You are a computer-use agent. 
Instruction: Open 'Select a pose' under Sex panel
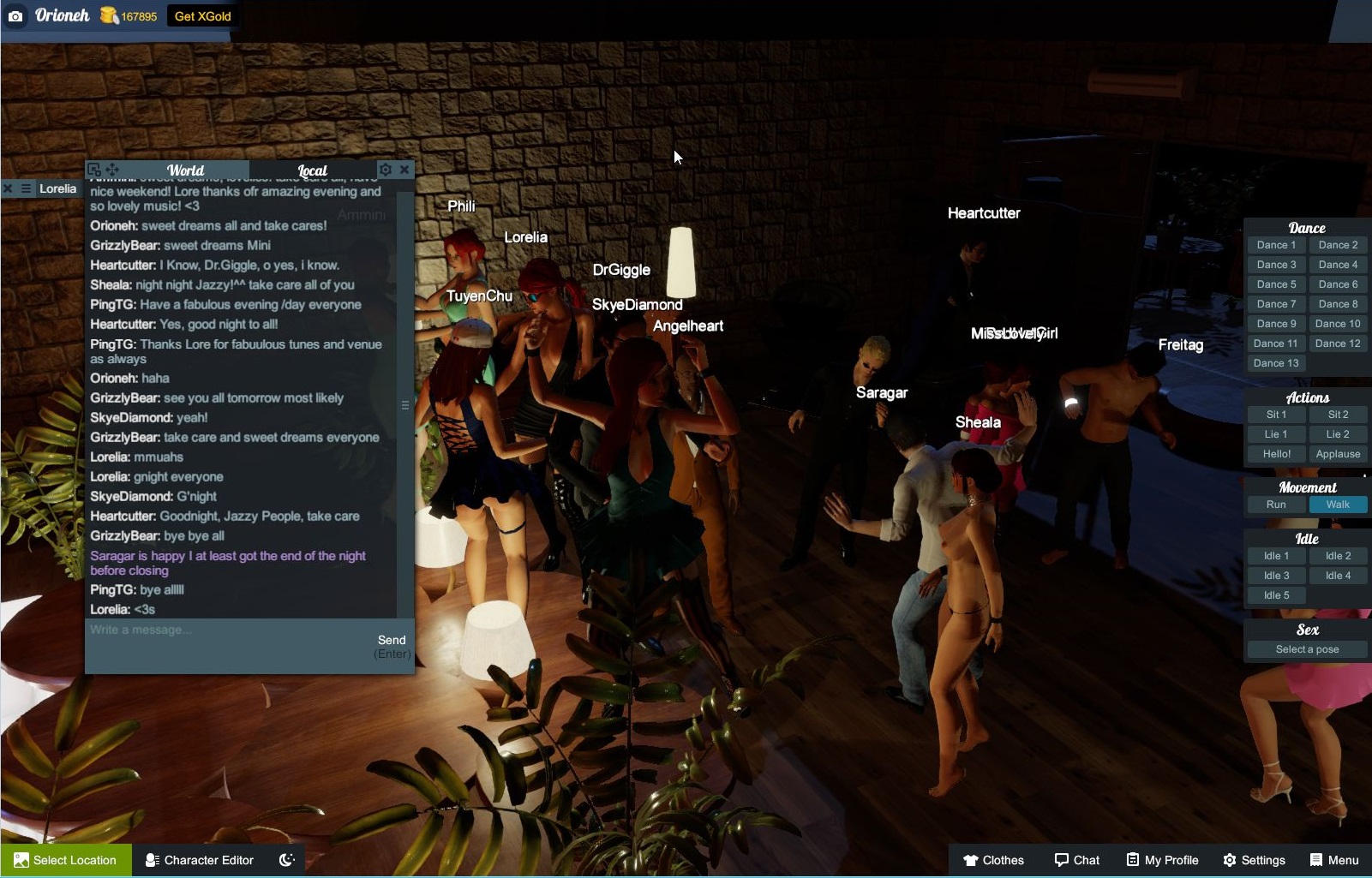pos(1306,648)
